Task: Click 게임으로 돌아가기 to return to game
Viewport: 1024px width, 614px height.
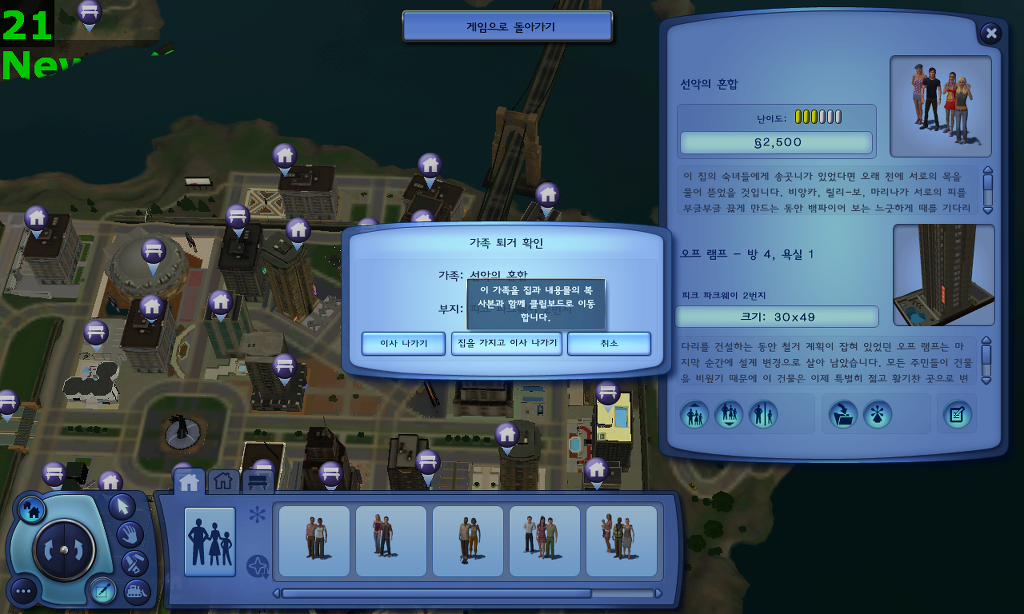Action: coord(507,27)
